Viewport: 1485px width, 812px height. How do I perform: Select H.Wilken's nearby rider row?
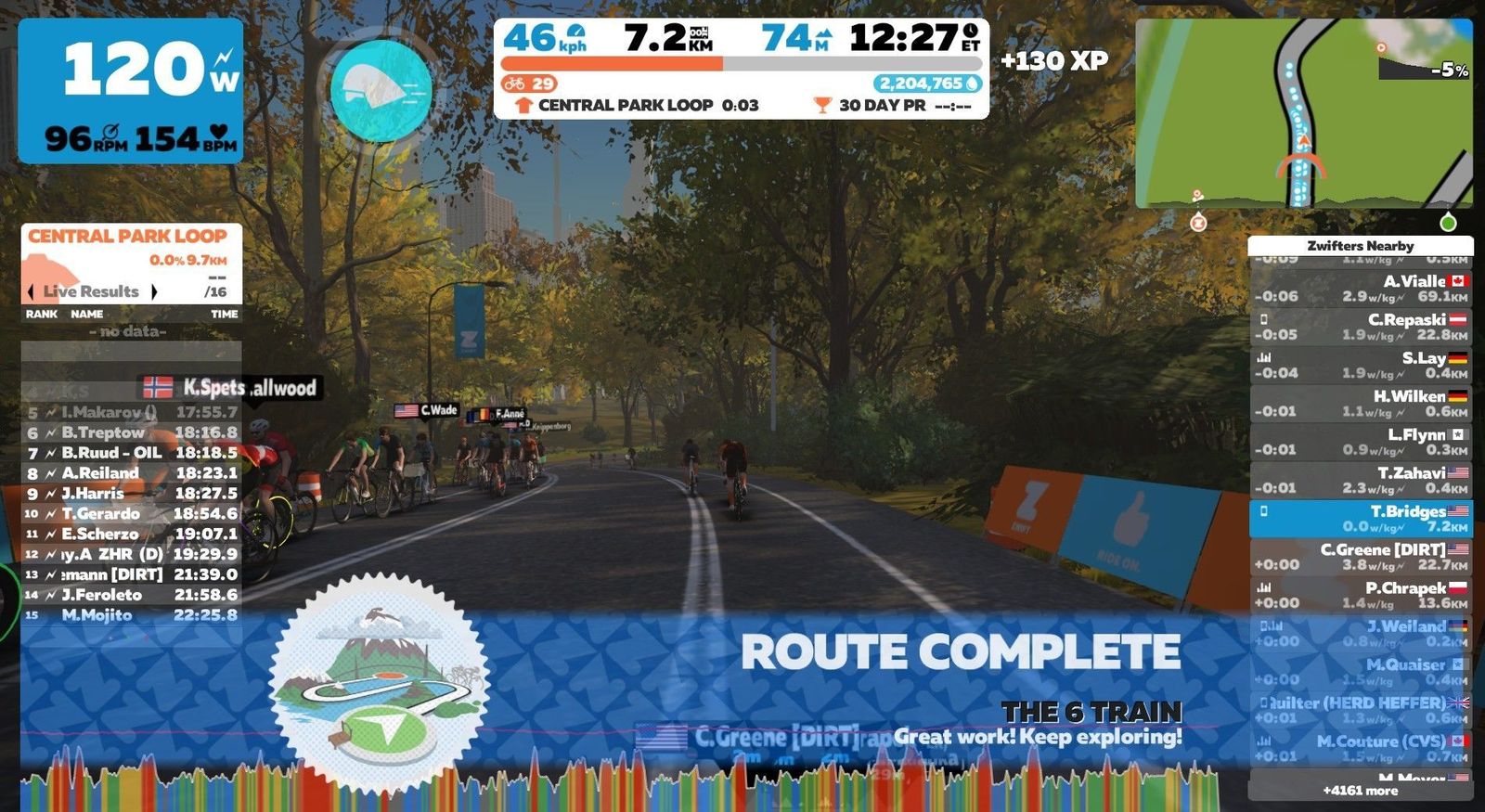pyautogui.click(x=1360, y=404)
